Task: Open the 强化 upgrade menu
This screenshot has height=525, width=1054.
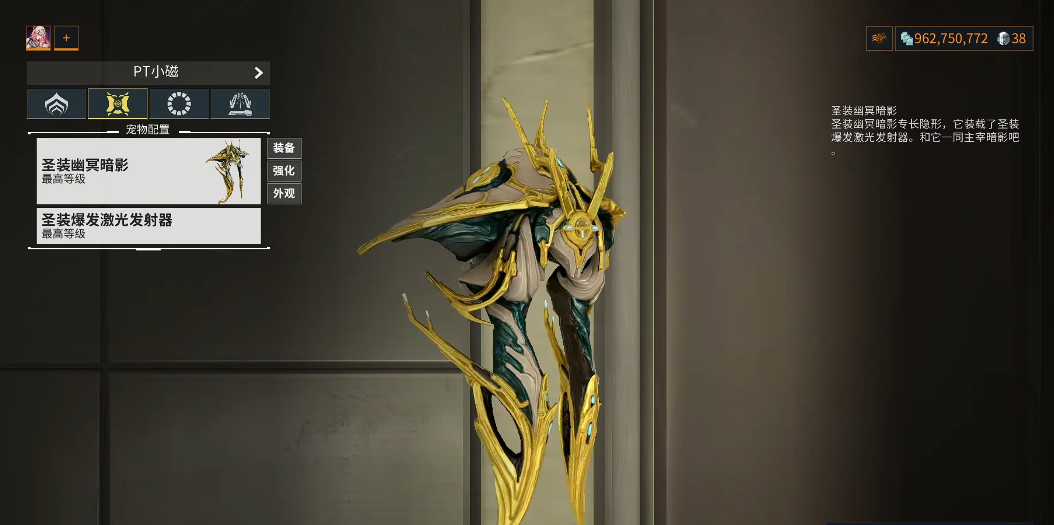Action: coord(284,171)
